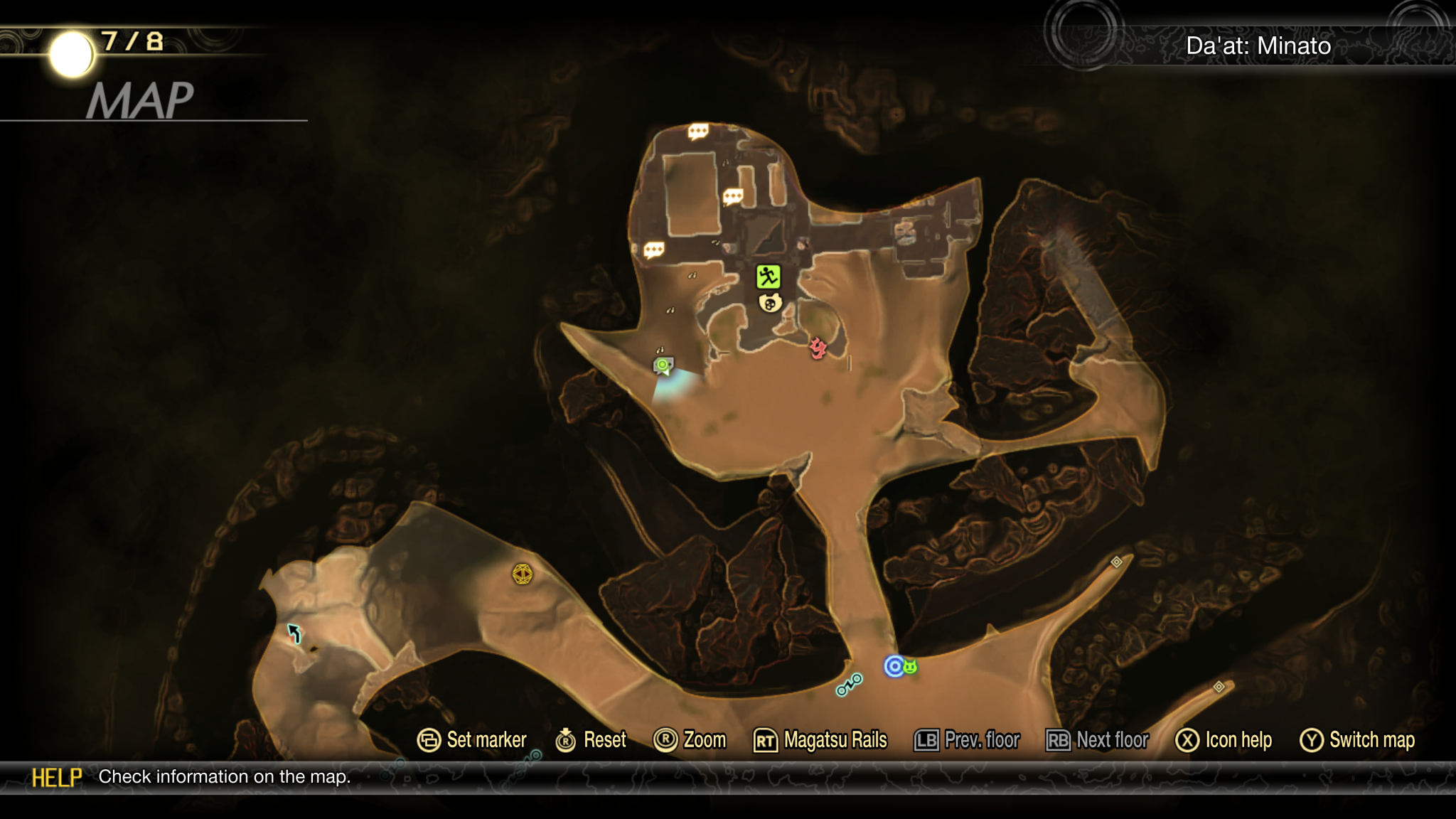1456x819 pixels.
Task: Select the green running-man map marker
Action: (768, 277)
